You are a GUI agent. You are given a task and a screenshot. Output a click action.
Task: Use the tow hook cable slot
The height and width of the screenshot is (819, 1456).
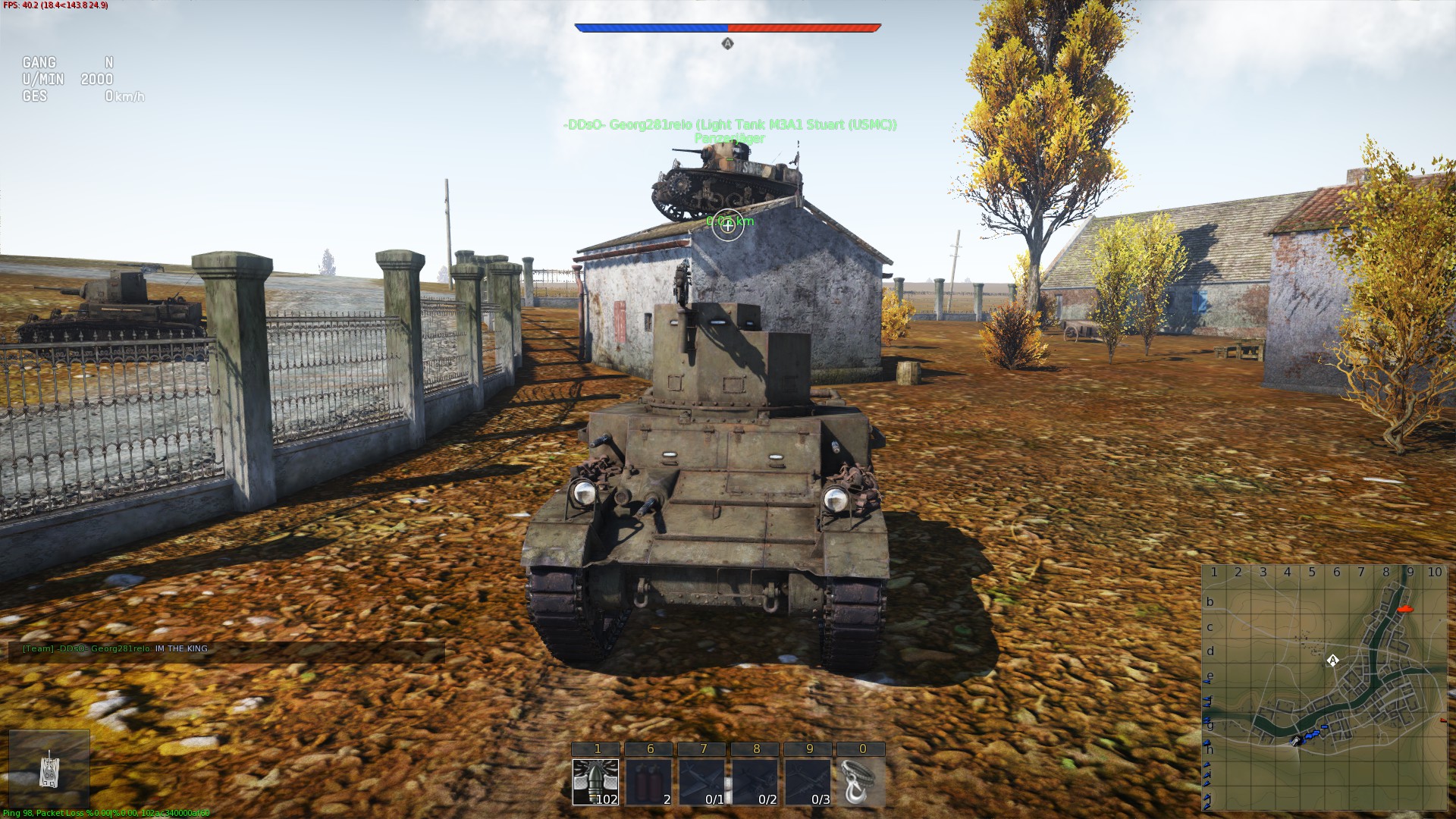(x=861, y=781)
